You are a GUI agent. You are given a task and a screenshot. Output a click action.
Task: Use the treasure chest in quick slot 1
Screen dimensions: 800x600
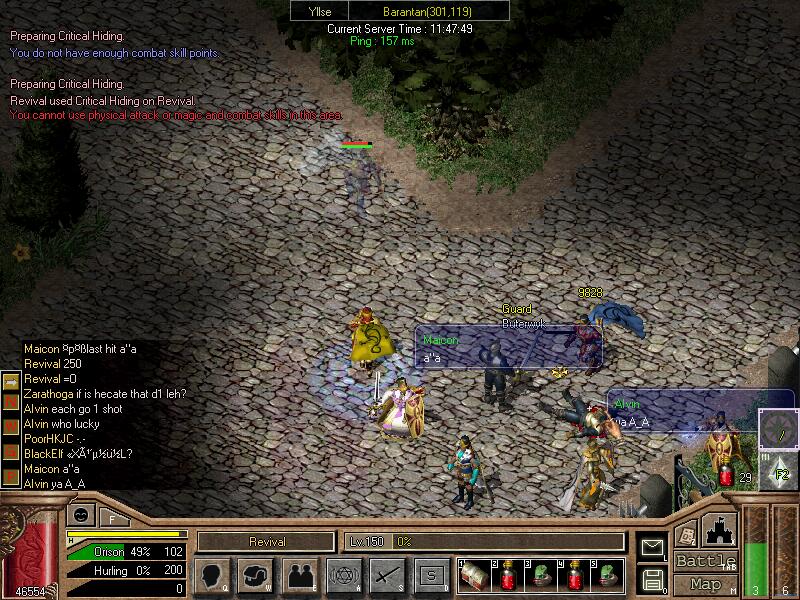point(475,575)
